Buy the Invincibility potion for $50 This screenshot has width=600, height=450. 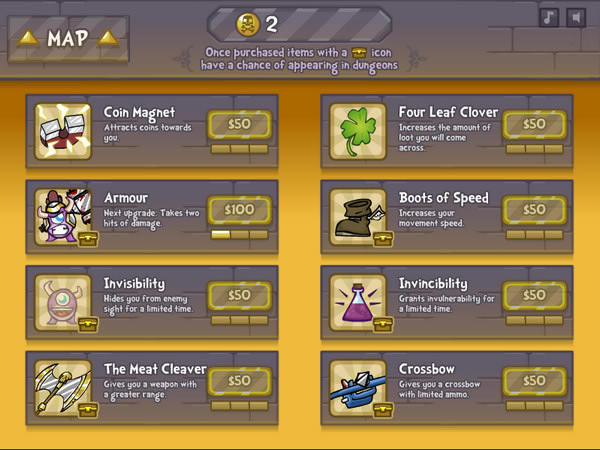point(534,295)
